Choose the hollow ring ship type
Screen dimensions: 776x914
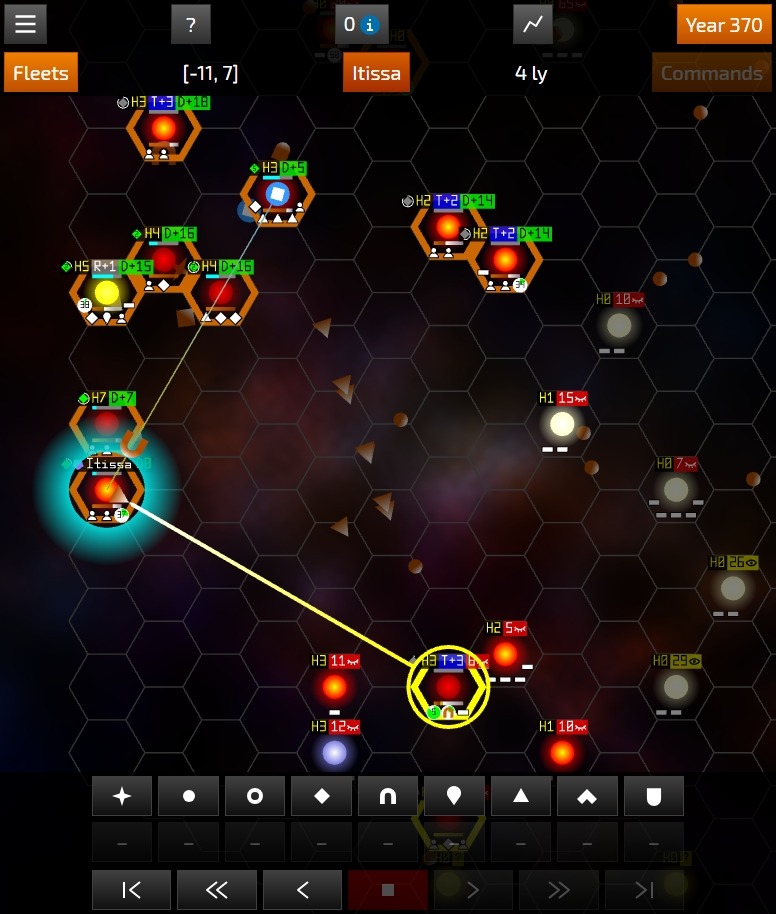(x=255, y=796)
